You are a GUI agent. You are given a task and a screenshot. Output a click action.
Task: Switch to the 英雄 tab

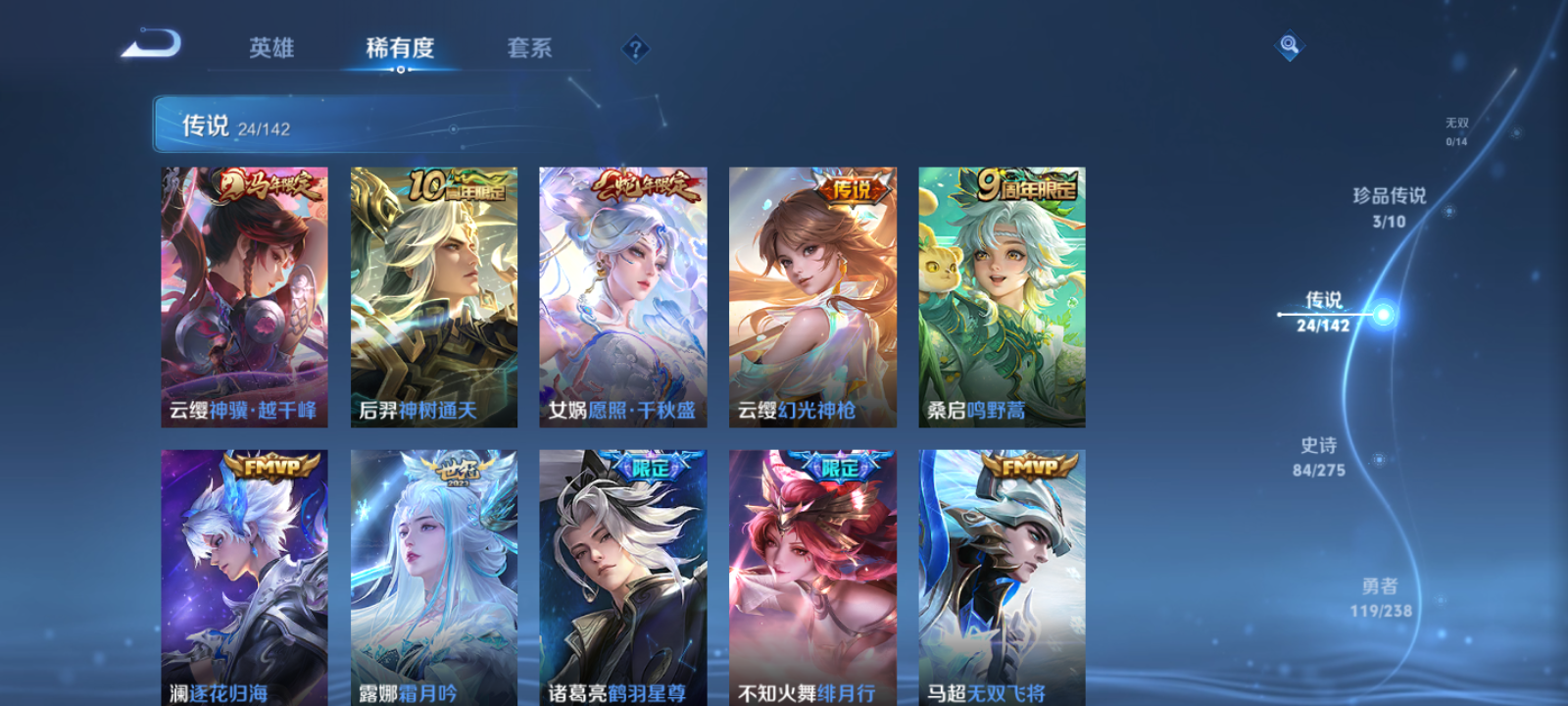[x=272, y=48]
